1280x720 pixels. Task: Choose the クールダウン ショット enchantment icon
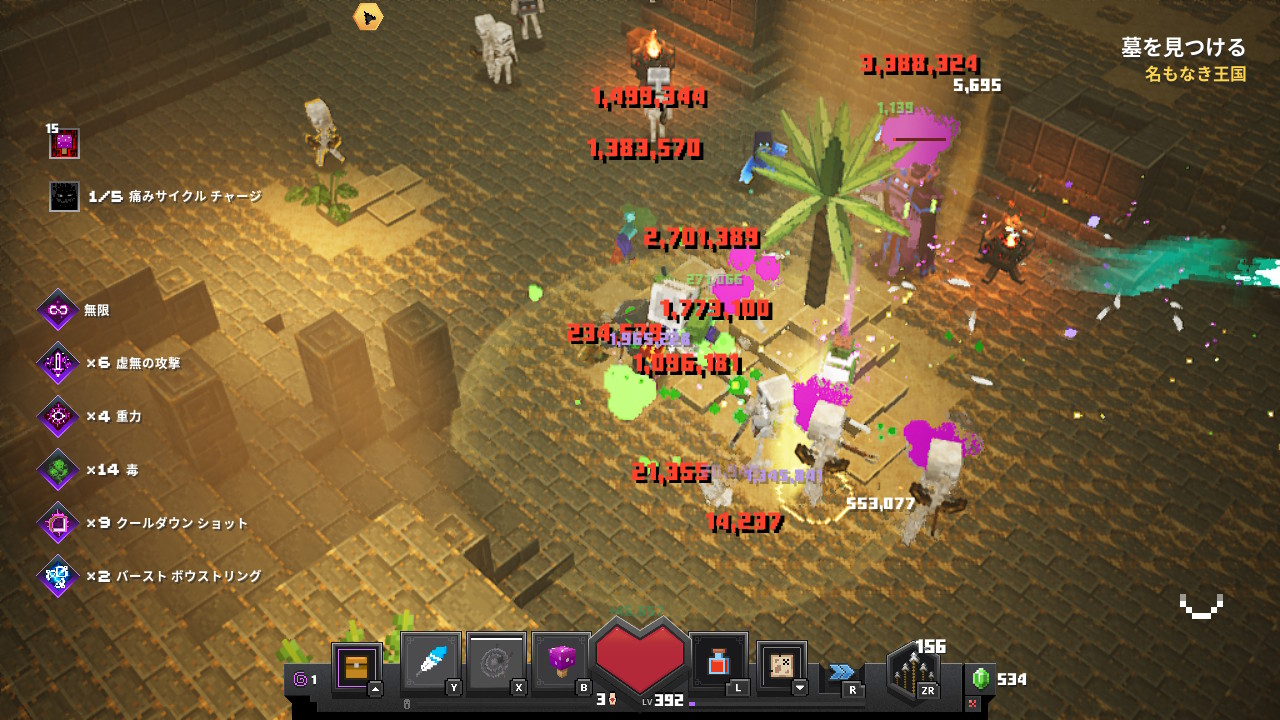58,523
